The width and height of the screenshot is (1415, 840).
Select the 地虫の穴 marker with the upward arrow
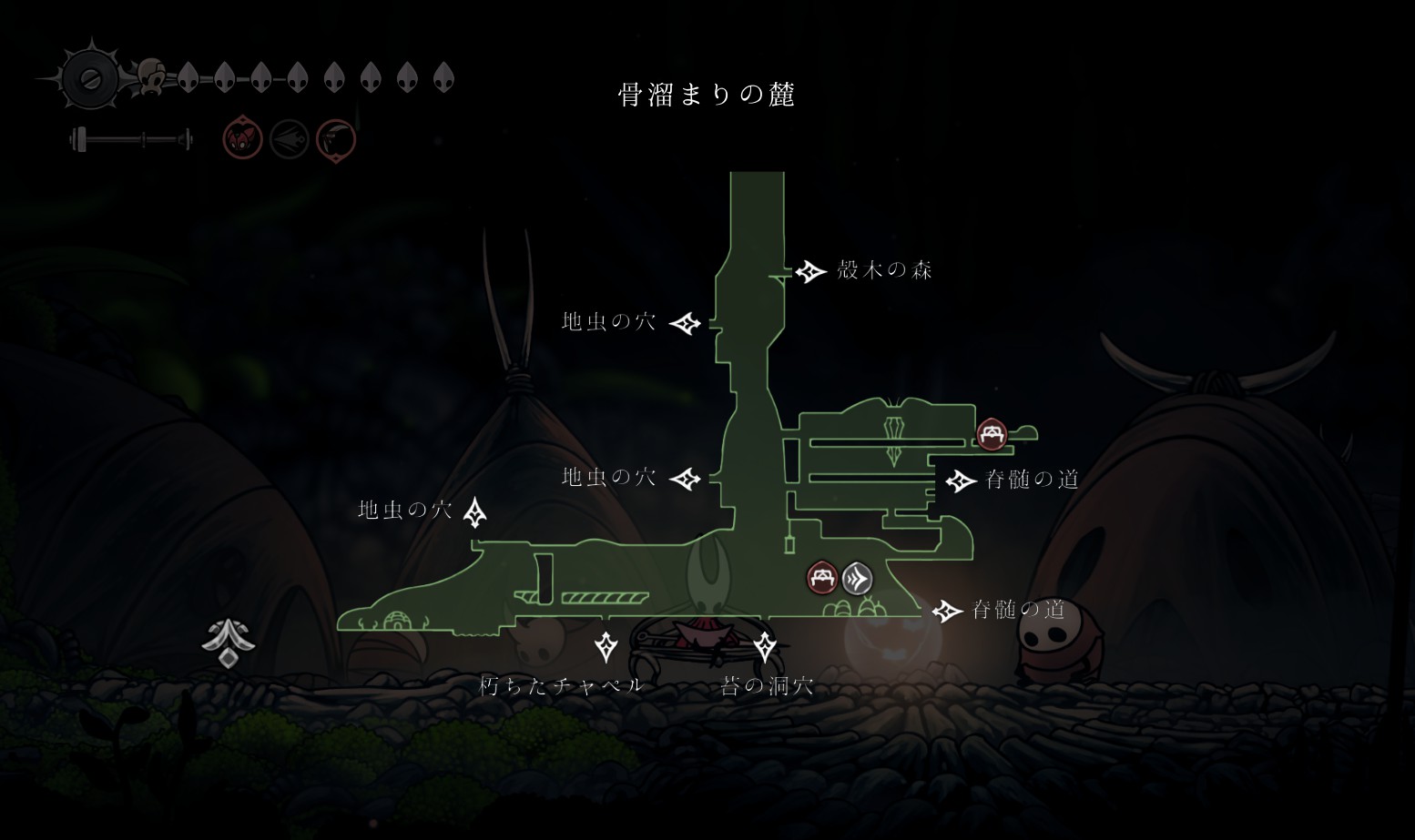[474, 512]
